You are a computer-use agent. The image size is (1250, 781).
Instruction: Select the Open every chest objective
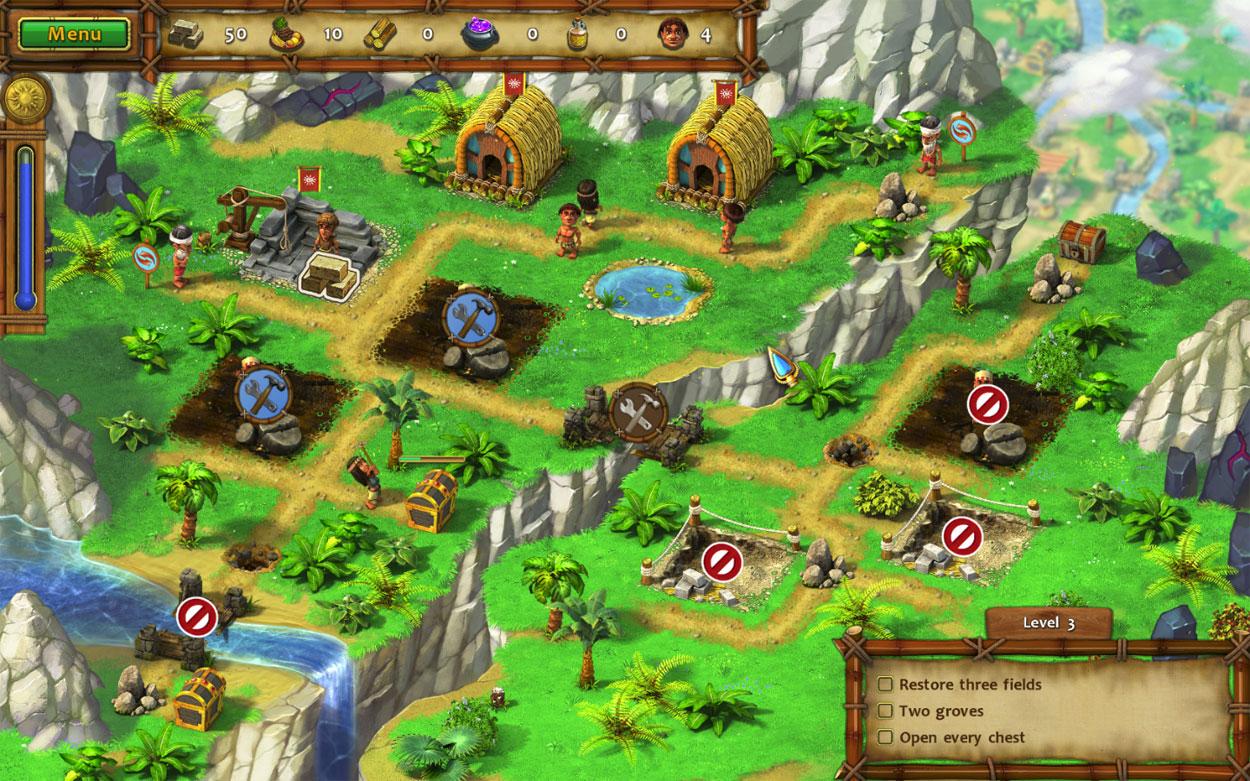(961, 738)
